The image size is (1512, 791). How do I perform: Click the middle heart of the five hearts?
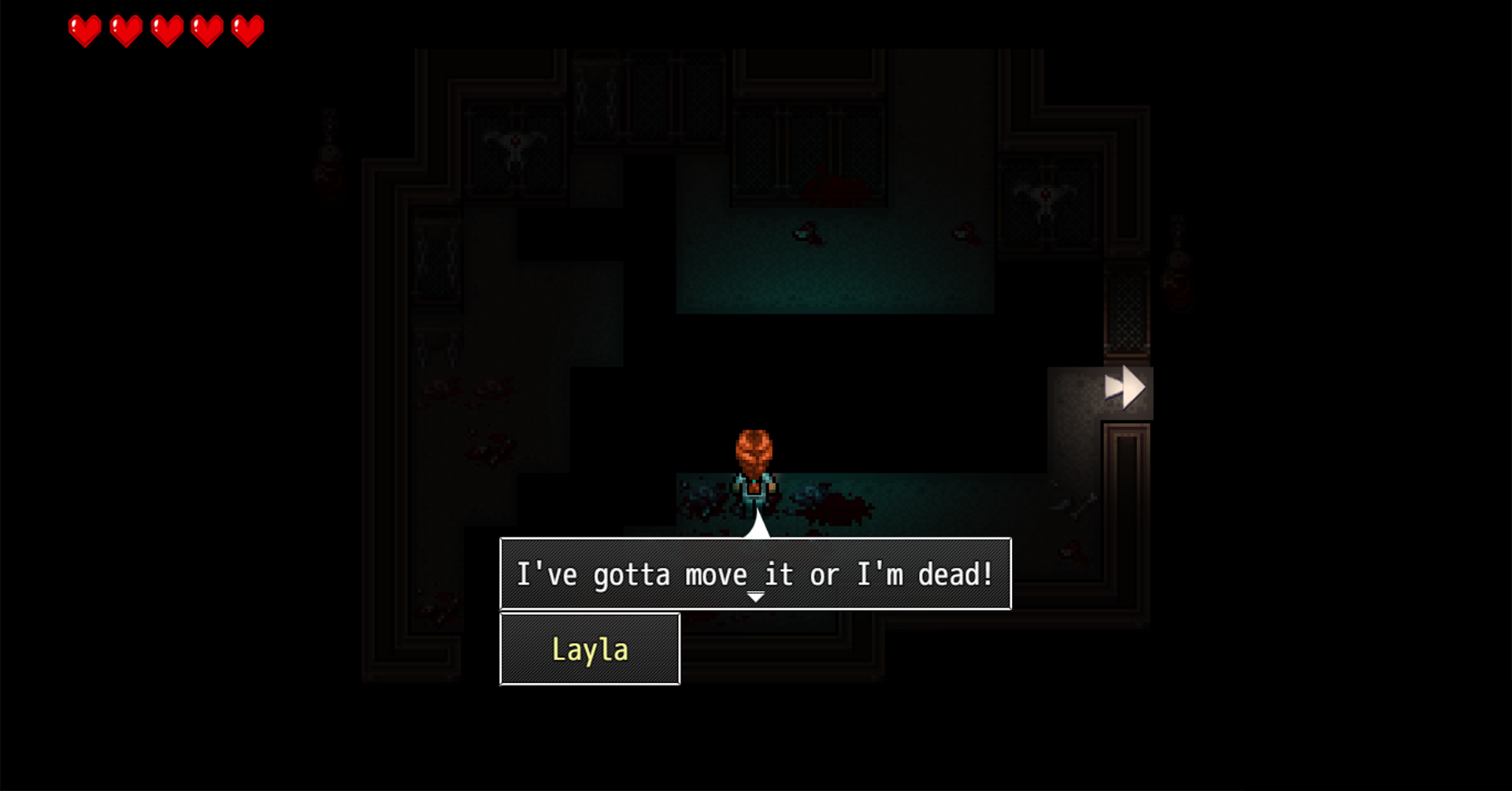(x=165, y=30)
